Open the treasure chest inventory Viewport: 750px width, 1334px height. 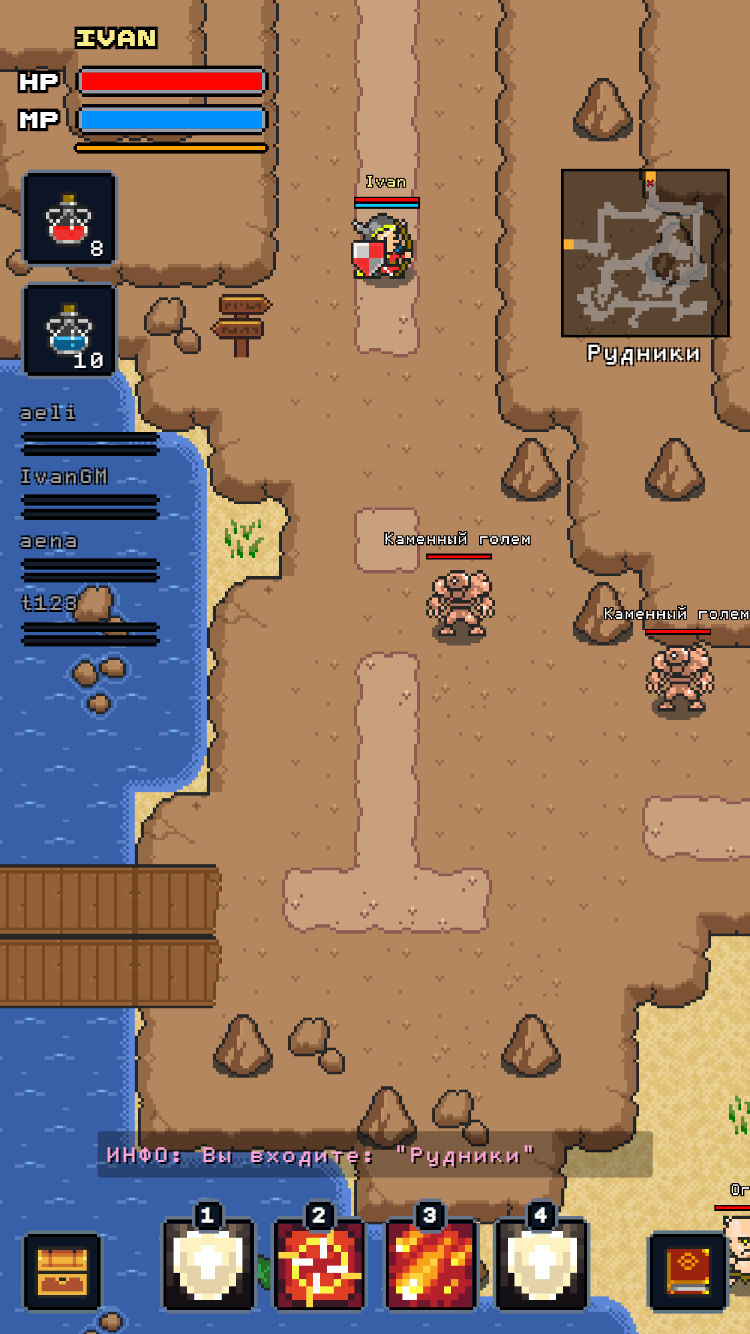pos(62,1270)
